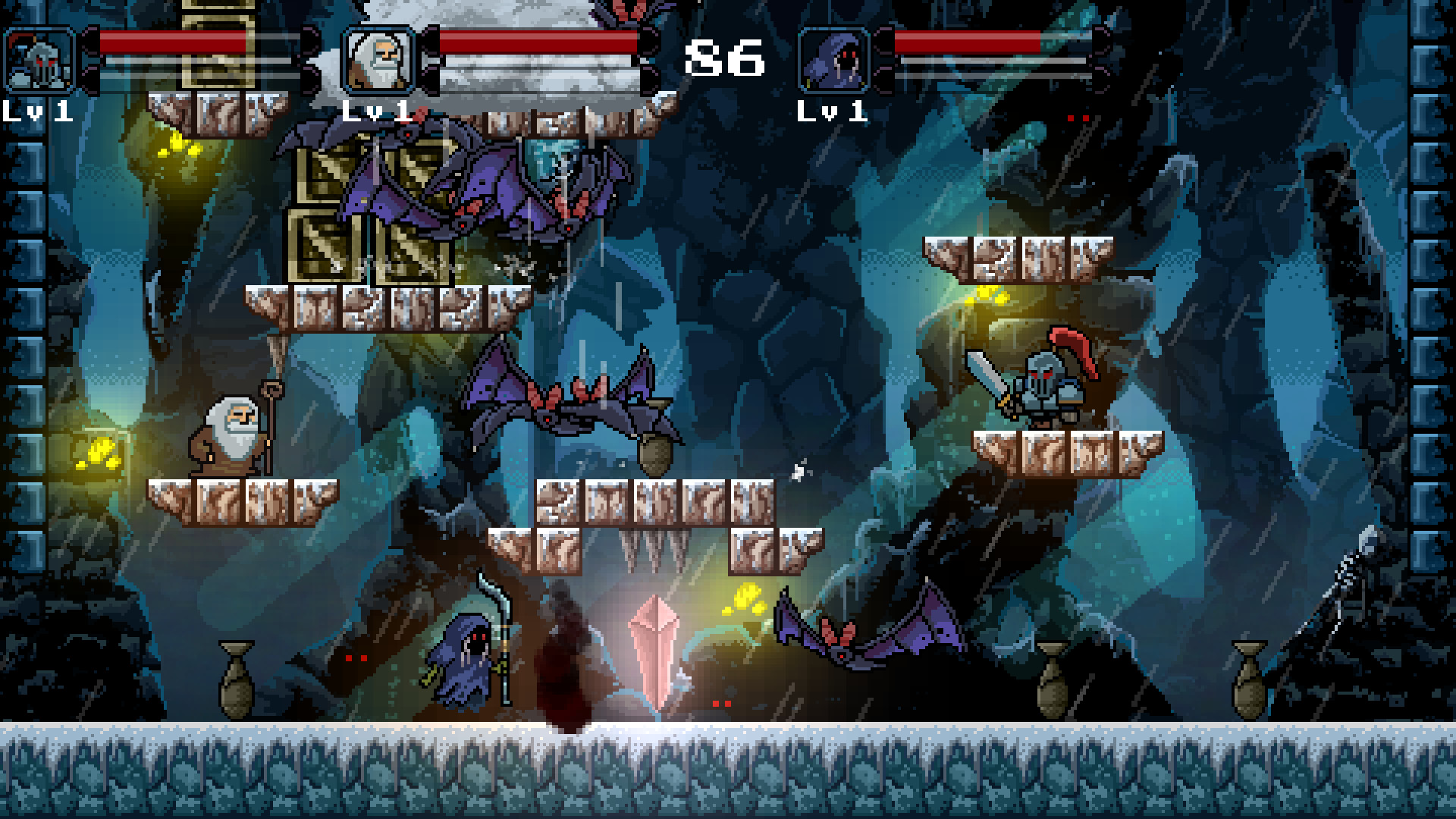
Task: Click the Lv 1 label under the knight portrait
Action: click(36, 111)
